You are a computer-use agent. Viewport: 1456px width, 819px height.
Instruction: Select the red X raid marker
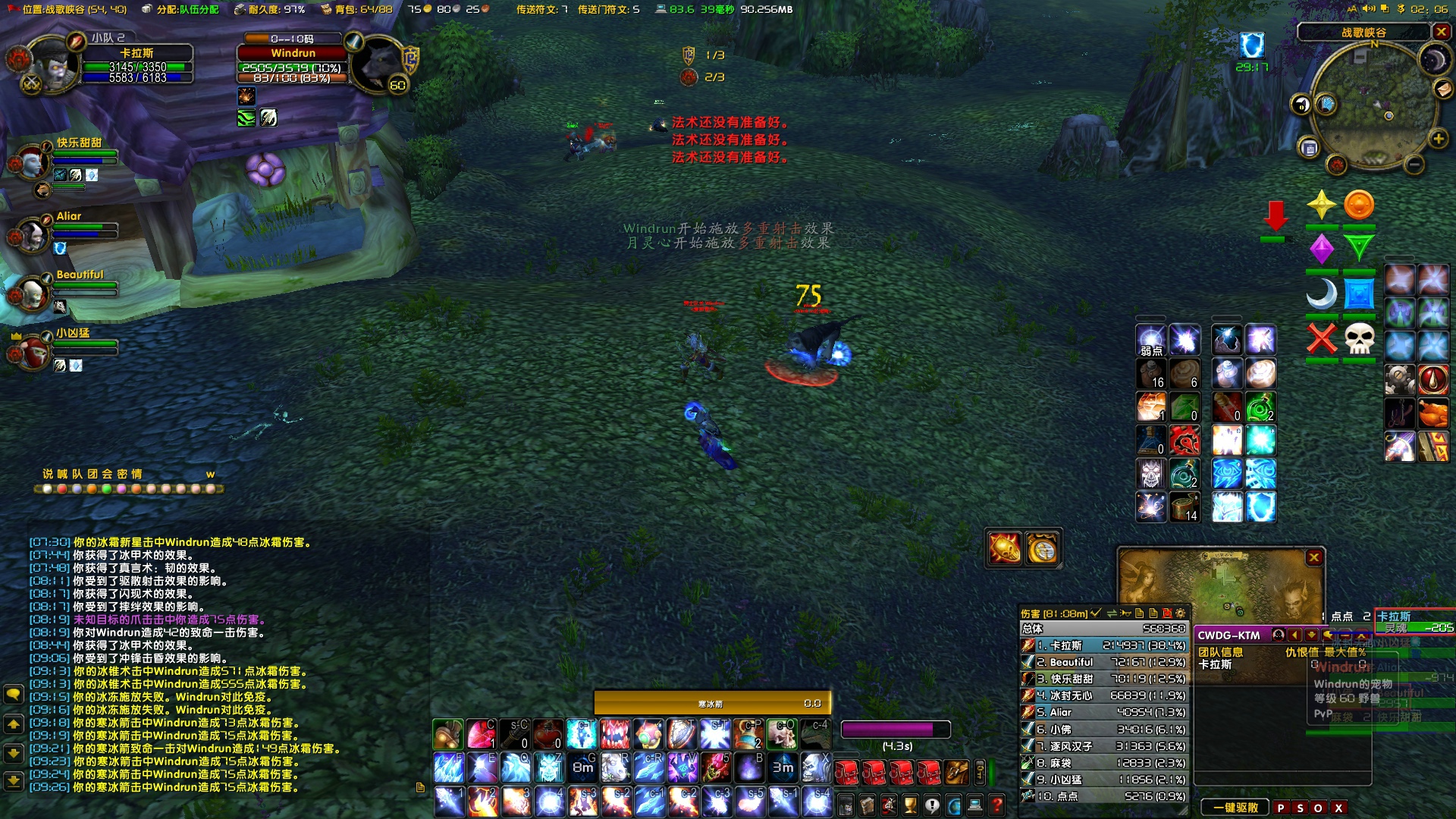click(x=1321, y=338)
